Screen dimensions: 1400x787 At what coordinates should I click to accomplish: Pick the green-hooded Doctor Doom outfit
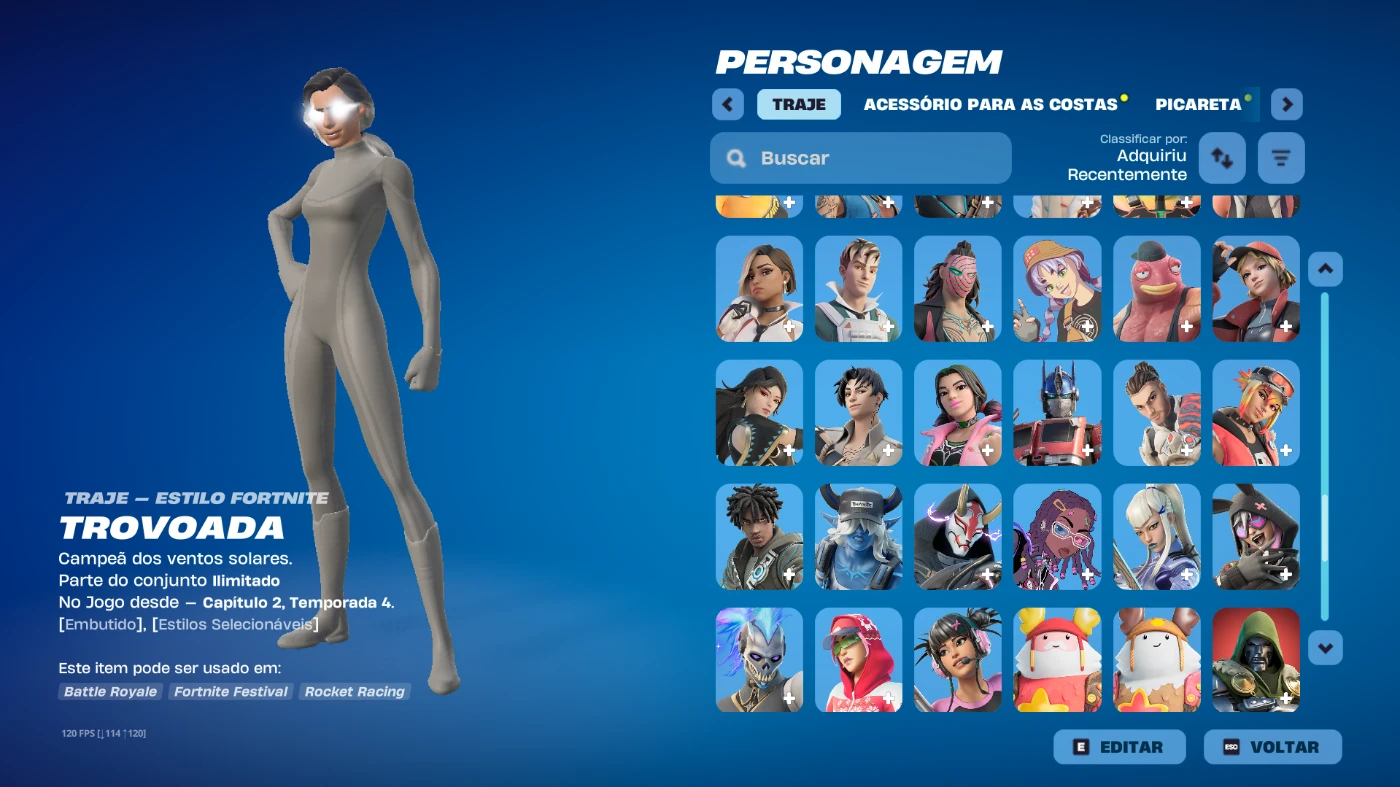coord(1256,660)
